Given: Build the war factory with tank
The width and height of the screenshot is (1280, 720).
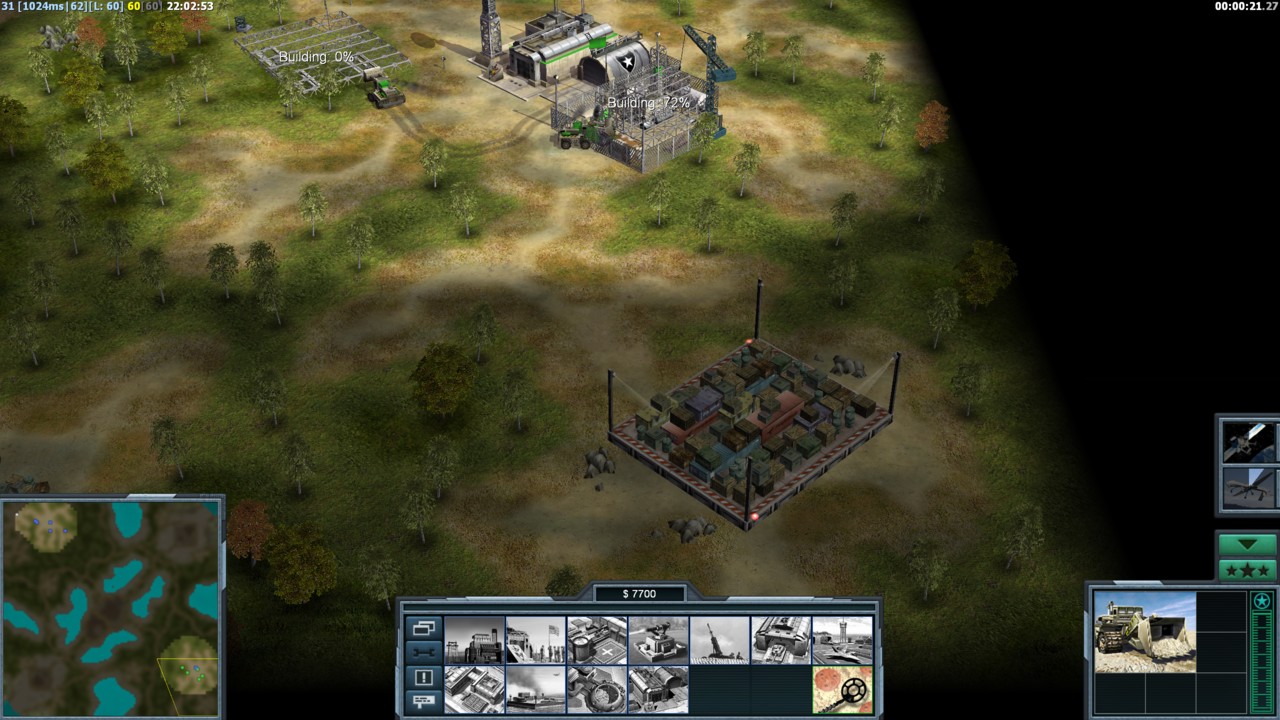Looking at the screenshot, I should point(781,640).
